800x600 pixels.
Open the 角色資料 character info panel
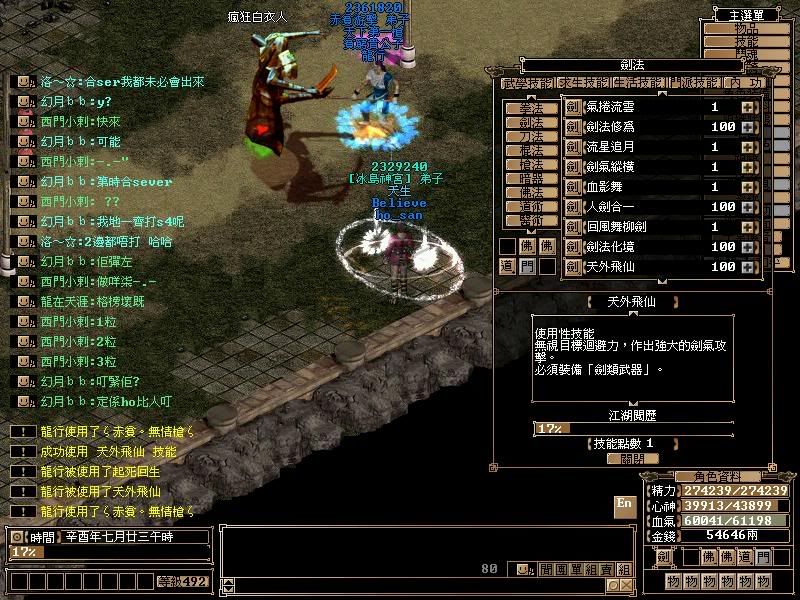[x=711, y=476]
